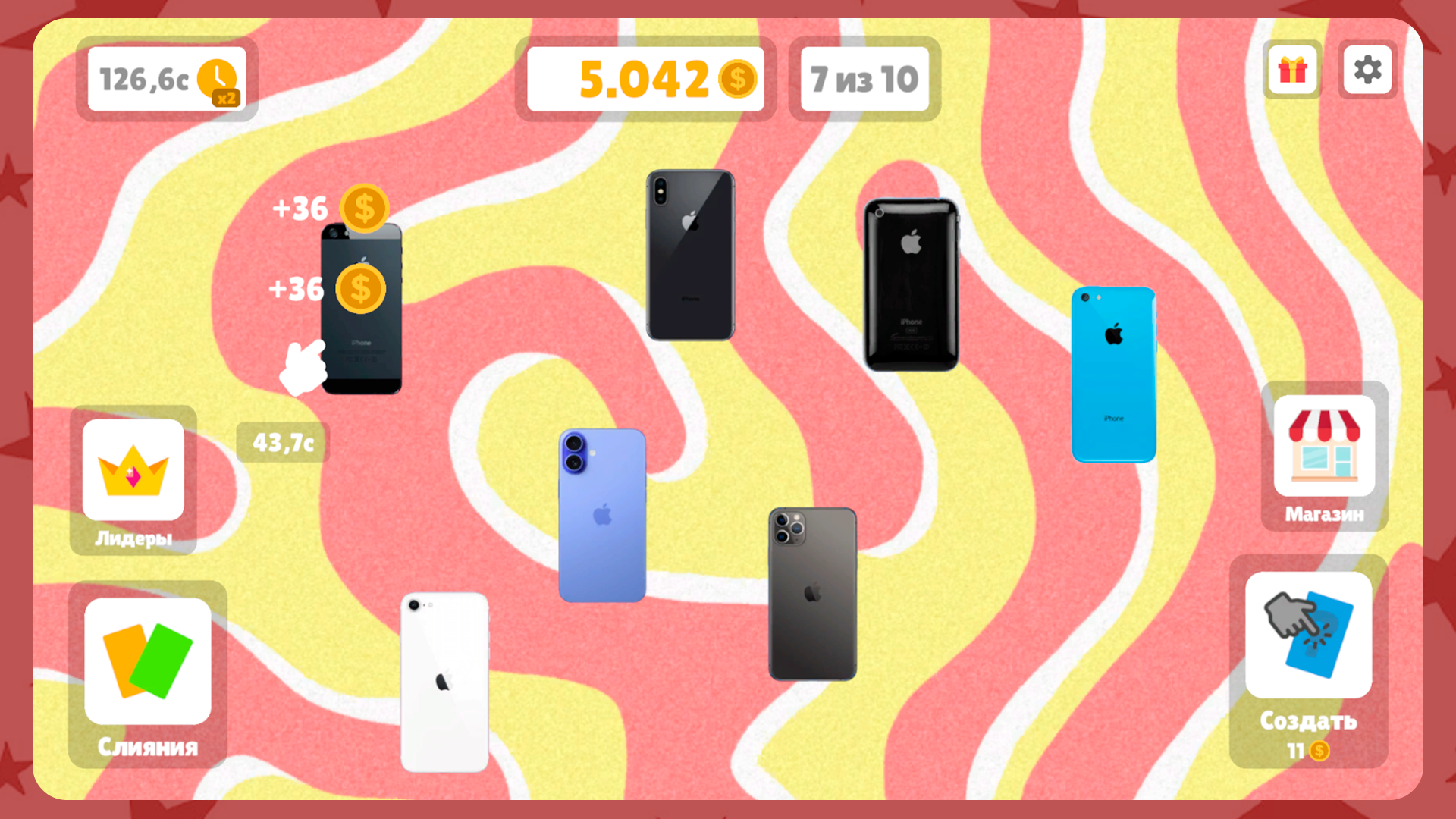Viewport: 1456px width, 819px height.
Task: Select the 7 из 10 progress counter
Action: point(864,78)
